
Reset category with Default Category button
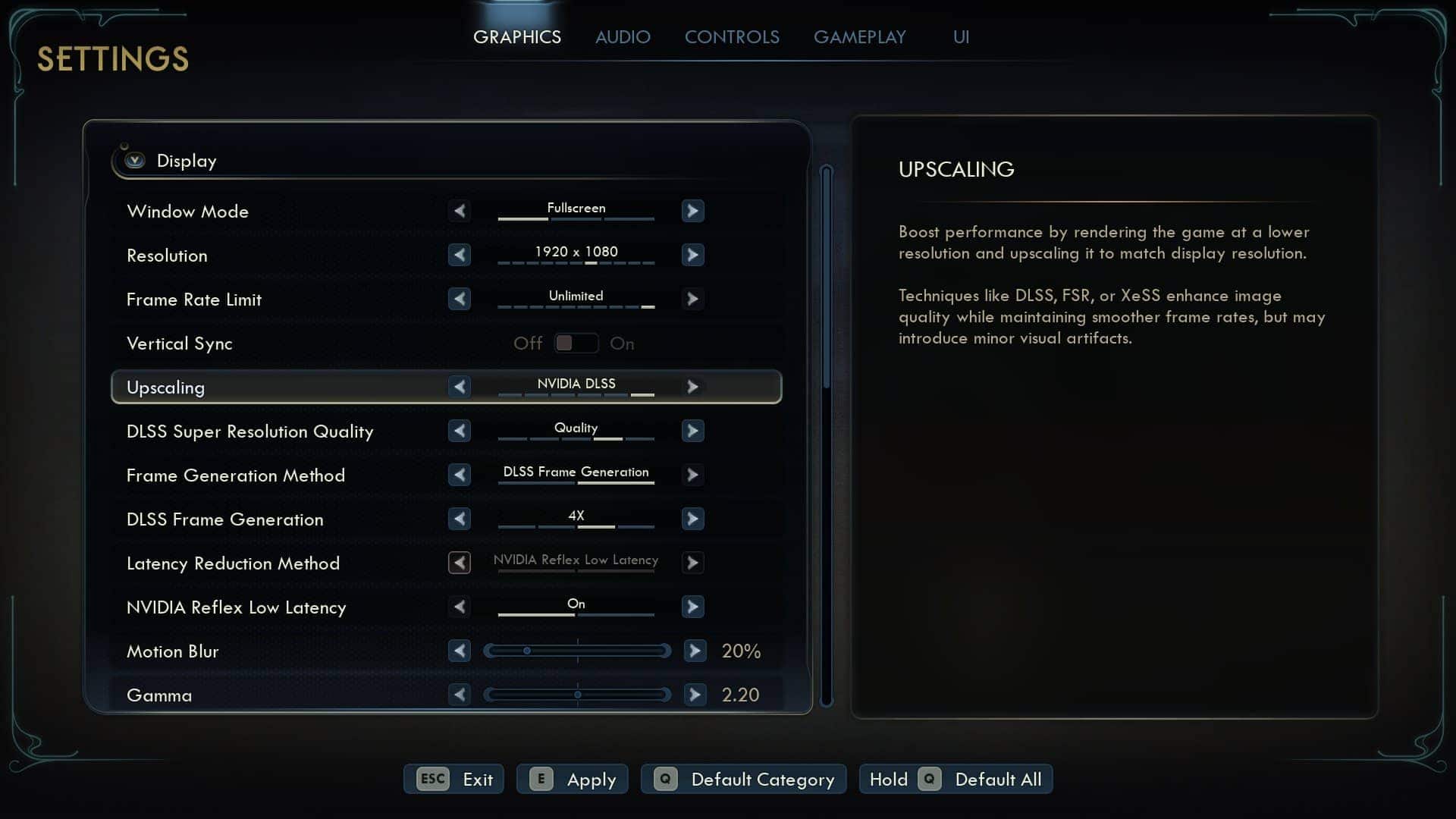tap(743, 779)
